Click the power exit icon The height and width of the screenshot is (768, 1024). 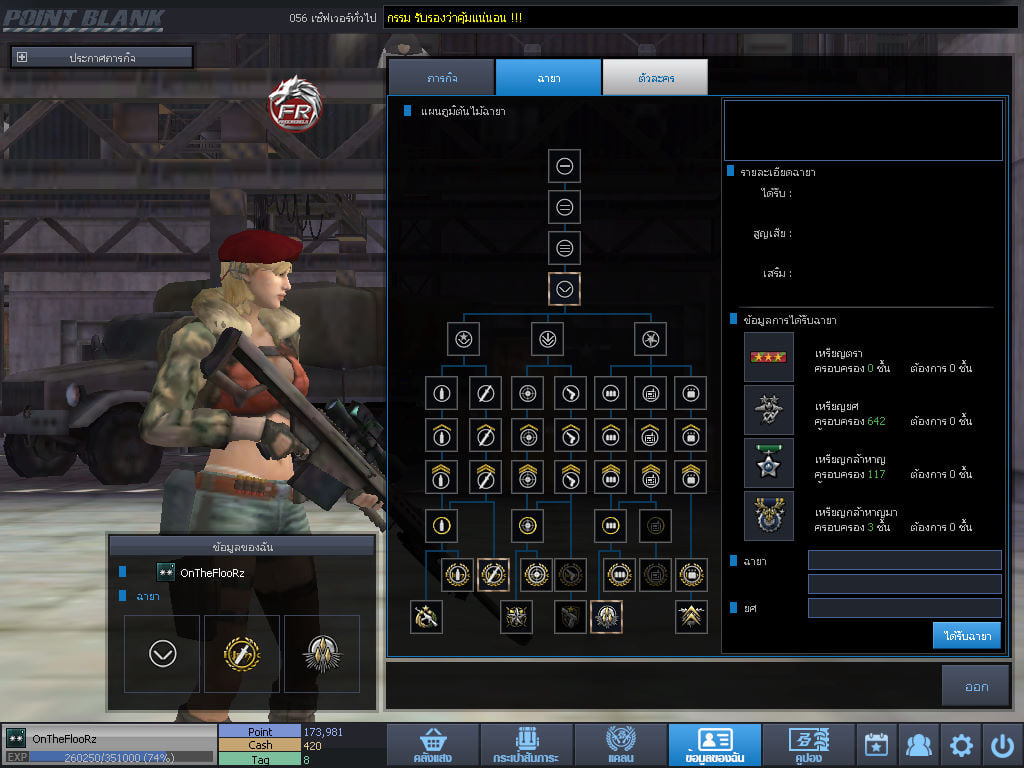click(x=1003, y=745)
